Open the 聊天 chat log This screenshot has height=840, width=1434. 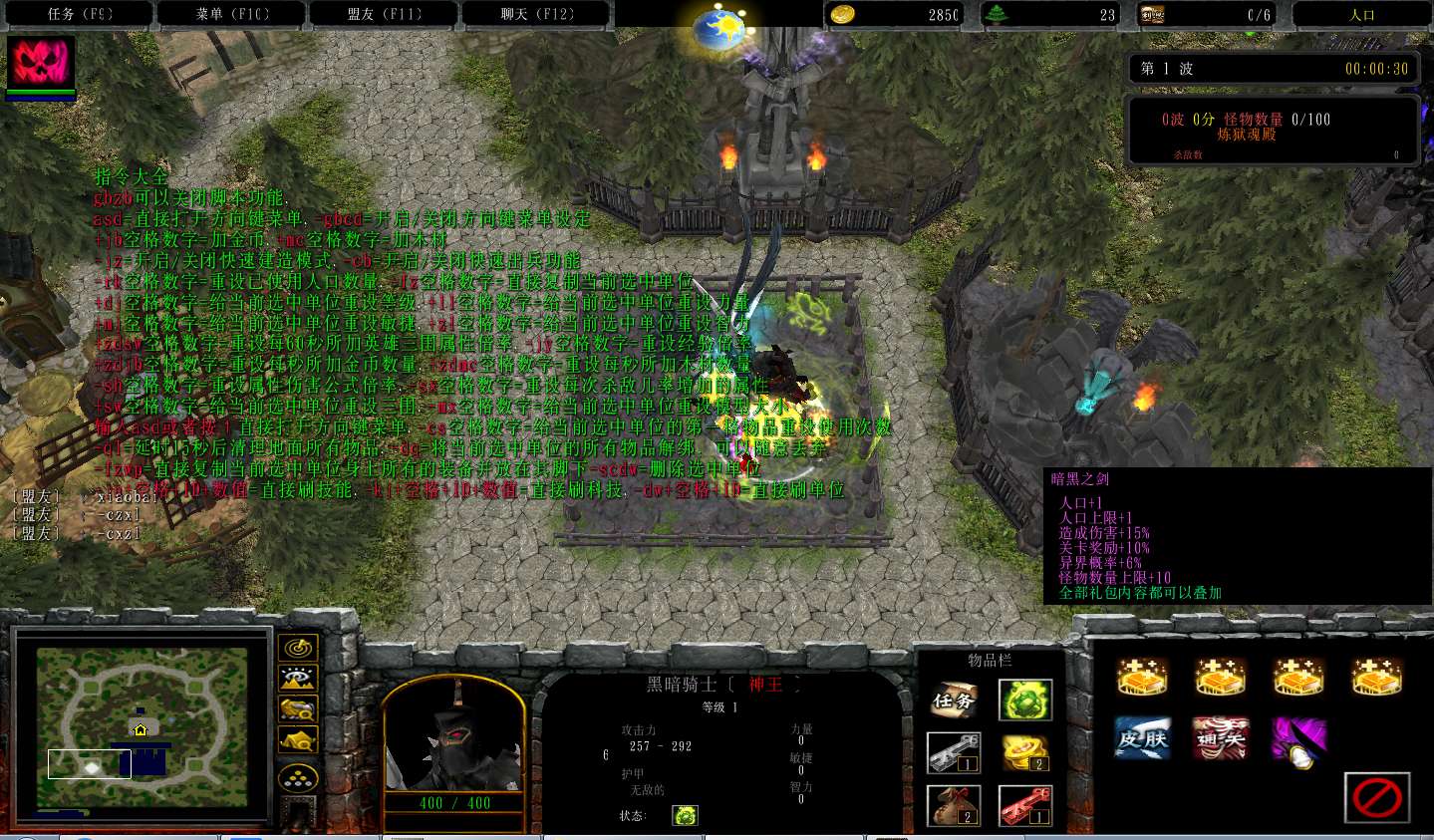tap(537, 14)
